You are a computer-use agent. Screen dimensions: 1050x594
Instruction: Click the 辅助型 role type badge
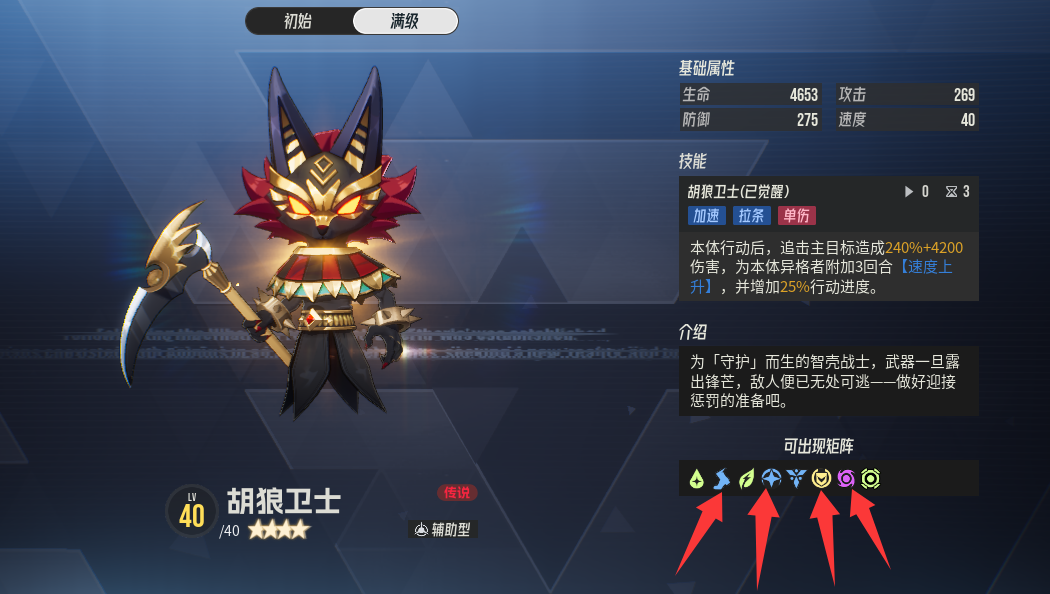click(443, 530)
